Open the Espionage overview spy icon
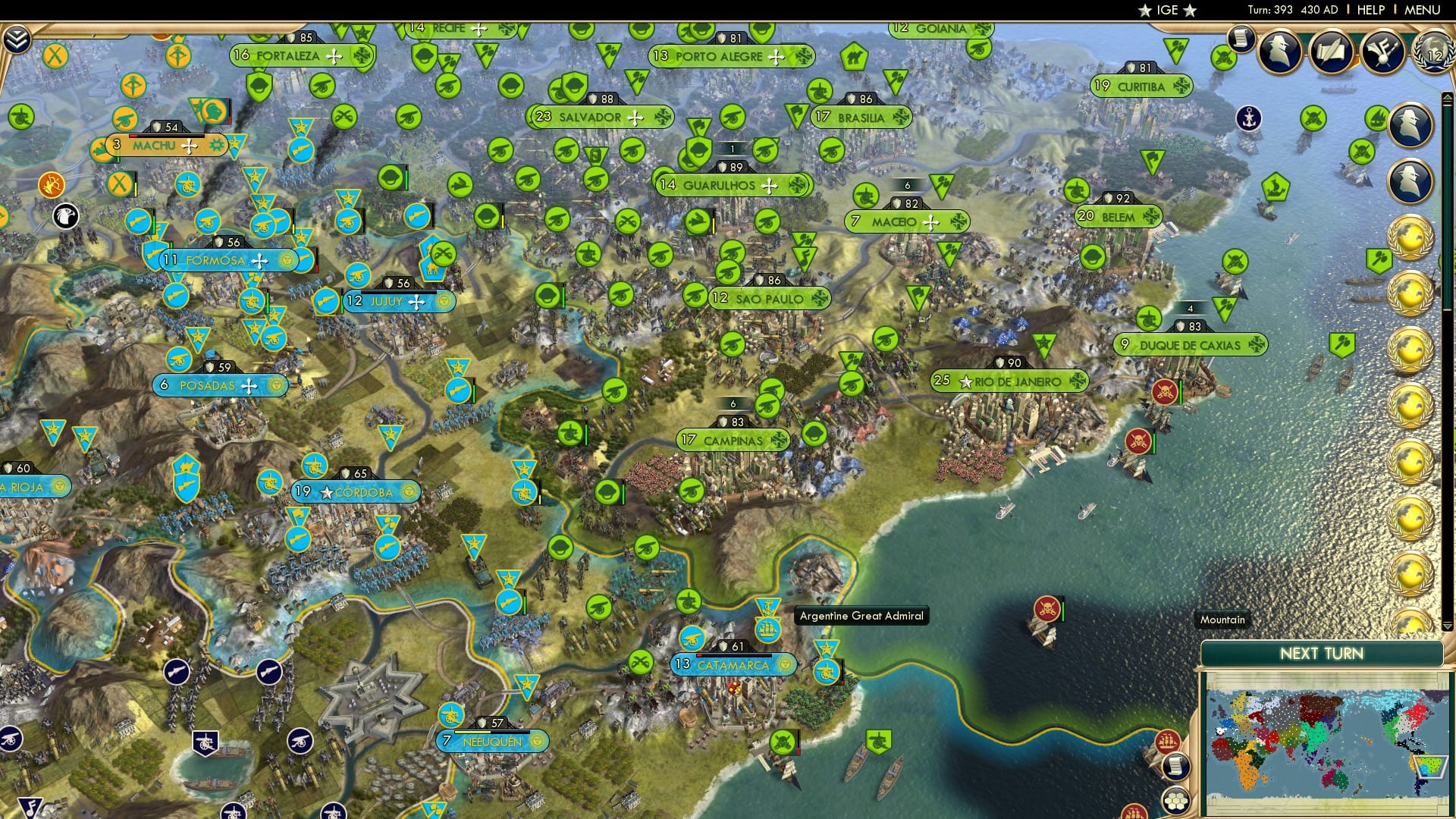The width and height of the screenshot is (1456, 819). pyautogui.click(x=1278, y=52)
